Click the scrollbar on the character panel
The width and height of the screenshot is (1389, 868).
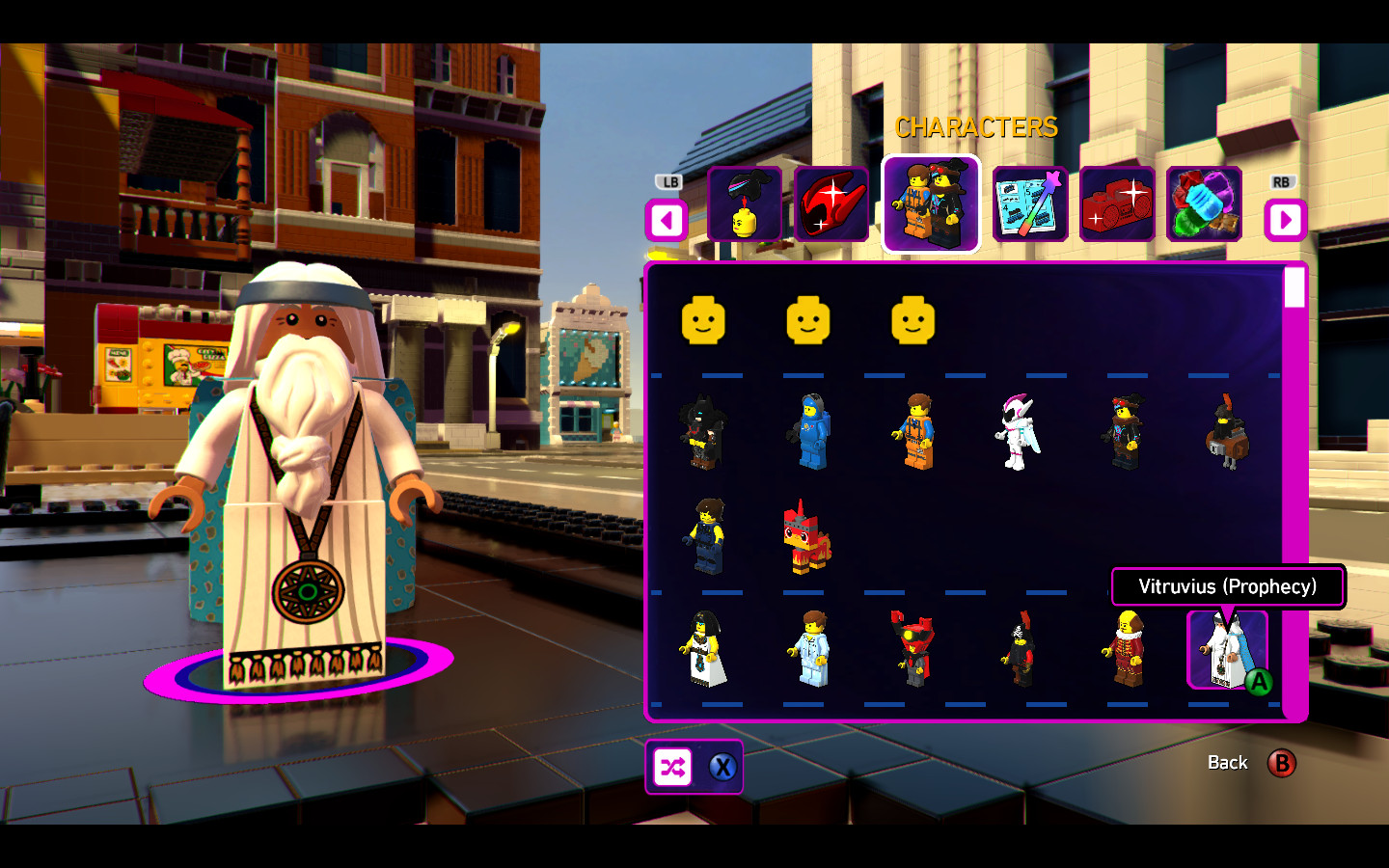pyautogui.click(x=1294, y=286)
